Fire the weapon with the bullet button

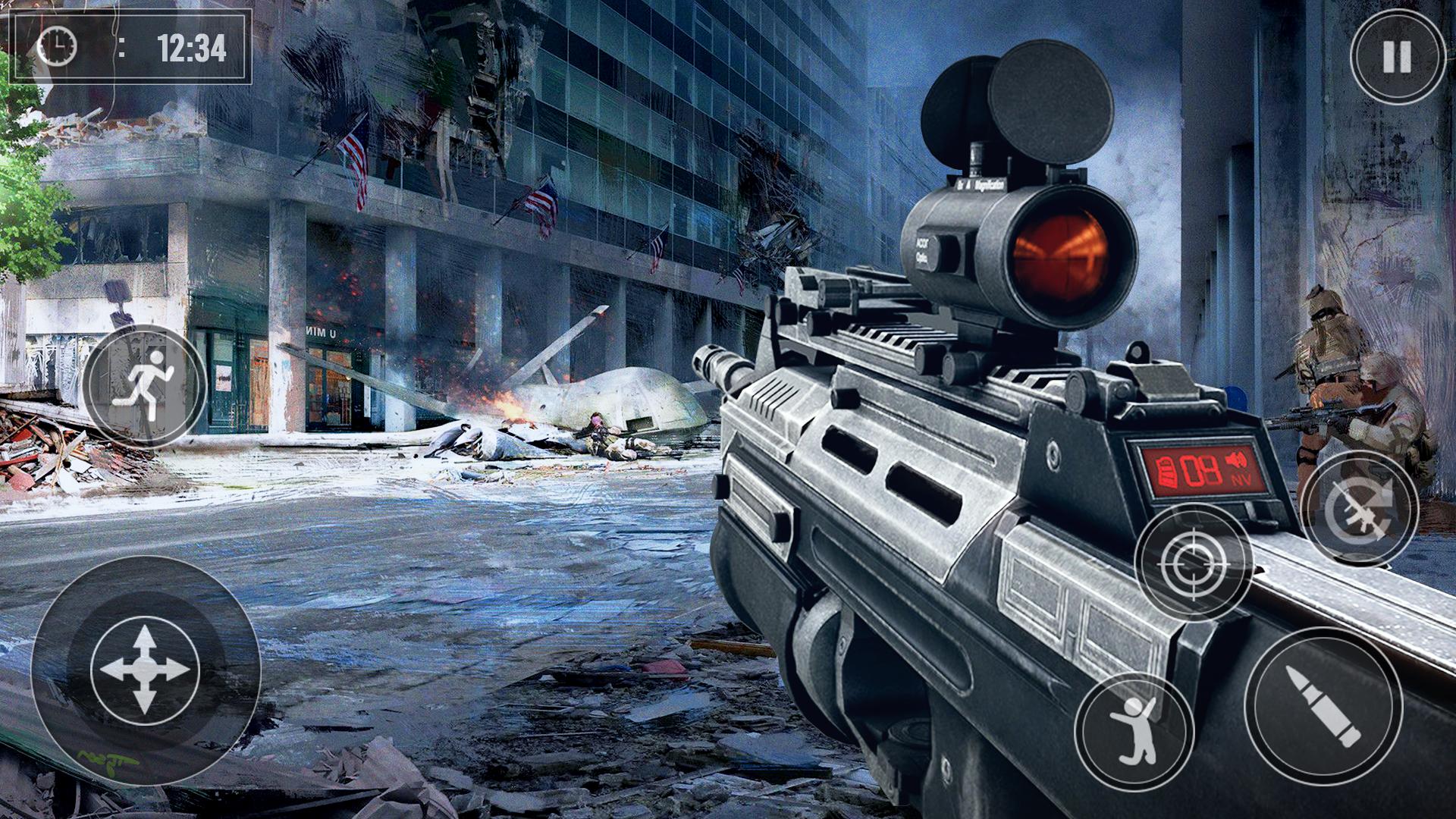point(1324,706)
